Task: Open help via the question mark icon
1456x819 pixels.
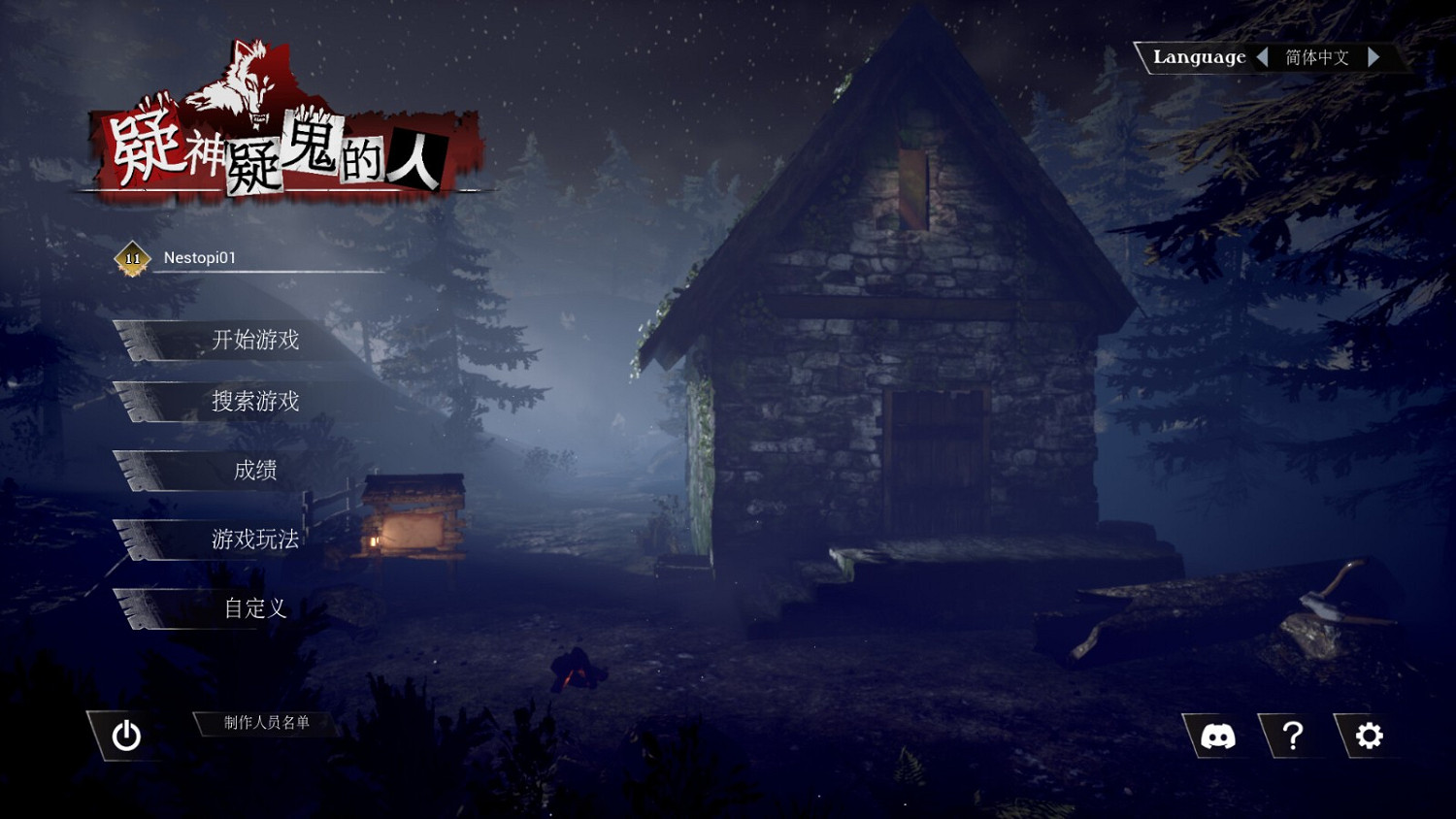Action: 1294,737
